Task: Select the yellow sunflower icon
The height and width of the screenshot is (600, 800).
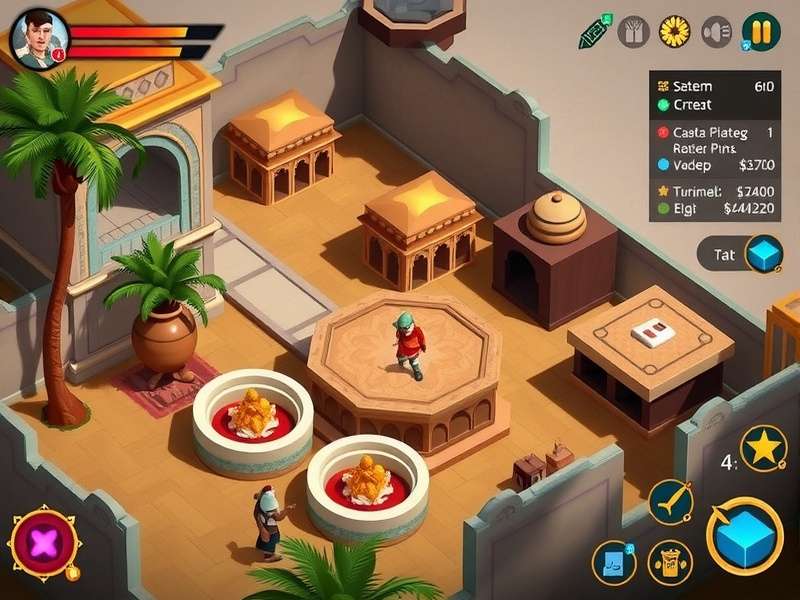Action: pyautogui.click(x=676, y=32)
